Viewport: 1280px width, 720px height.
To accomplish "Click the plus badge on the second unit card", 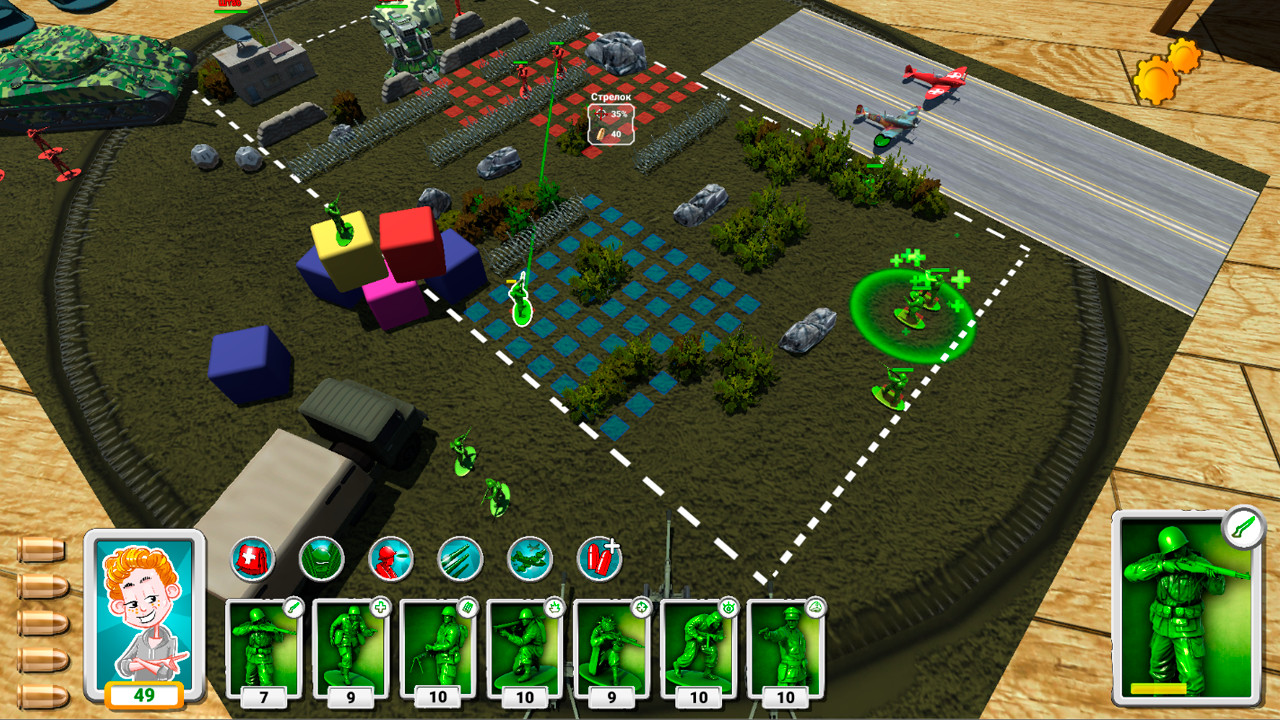I will click(x=378, y=607).
